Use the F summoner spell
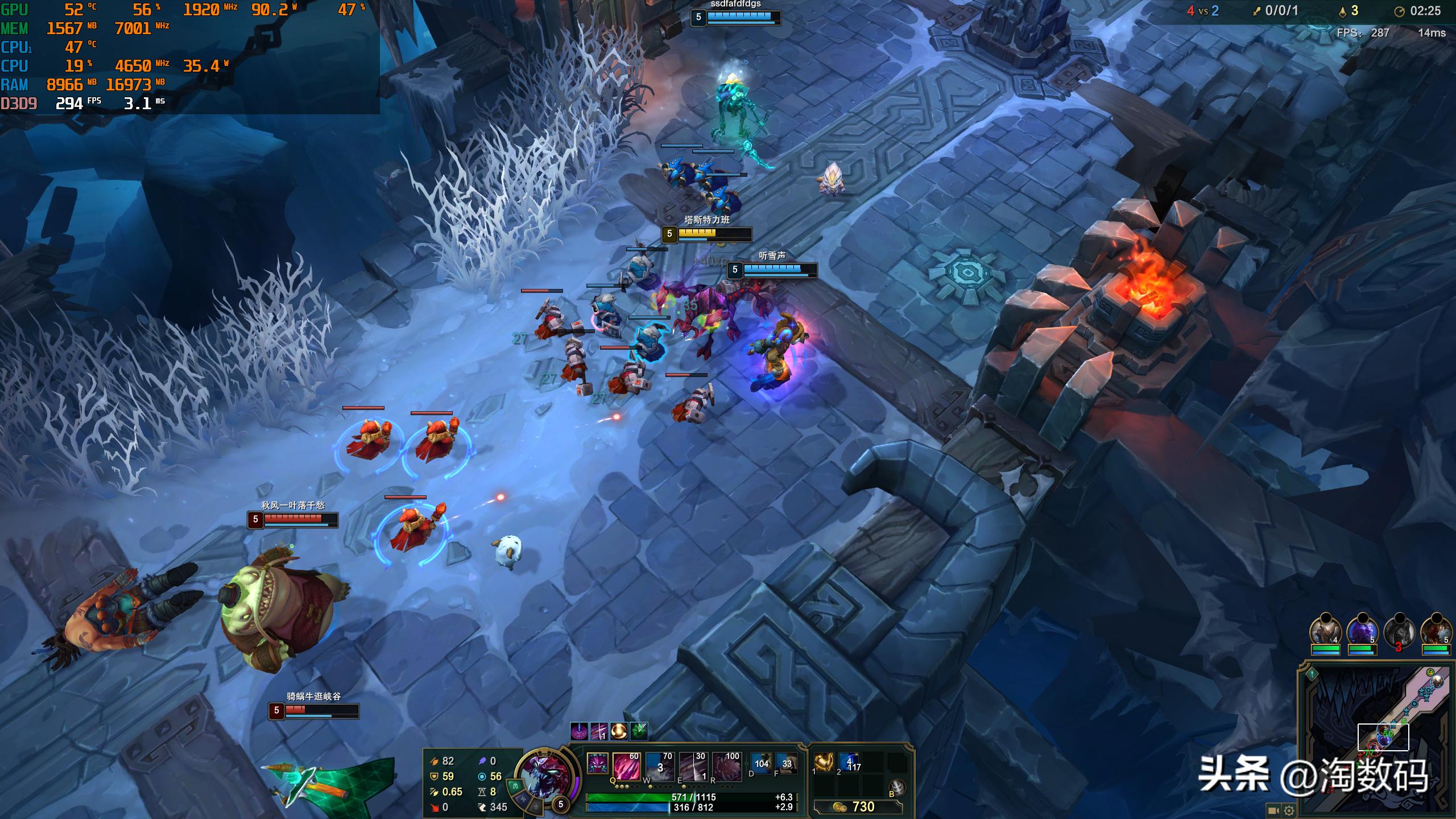Viewport: 1456px width, 819px height. pos(787,764)
